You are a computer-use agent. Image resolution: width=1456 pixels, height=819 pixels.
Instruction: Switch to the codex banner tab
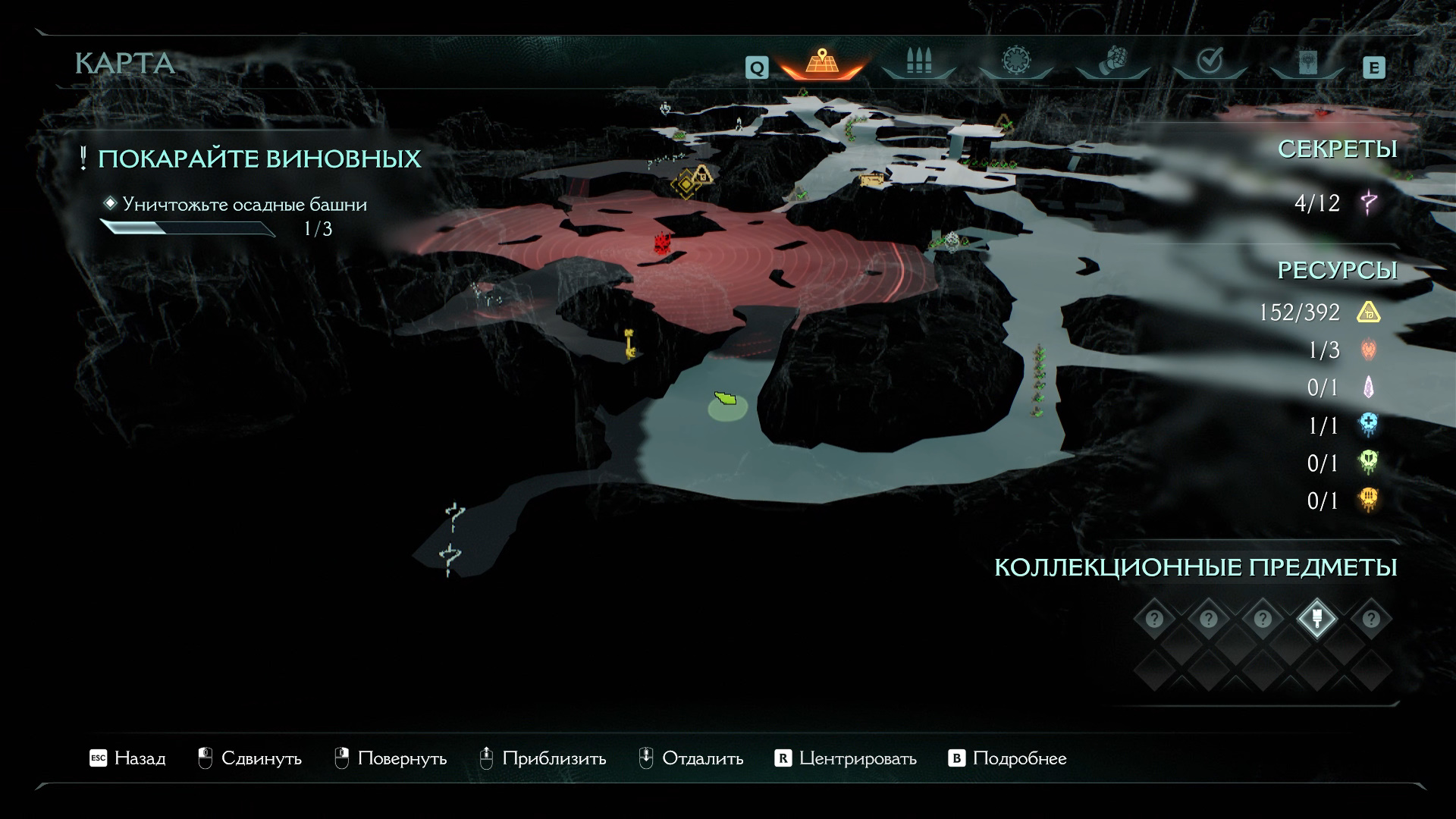tap(1307, 61)
